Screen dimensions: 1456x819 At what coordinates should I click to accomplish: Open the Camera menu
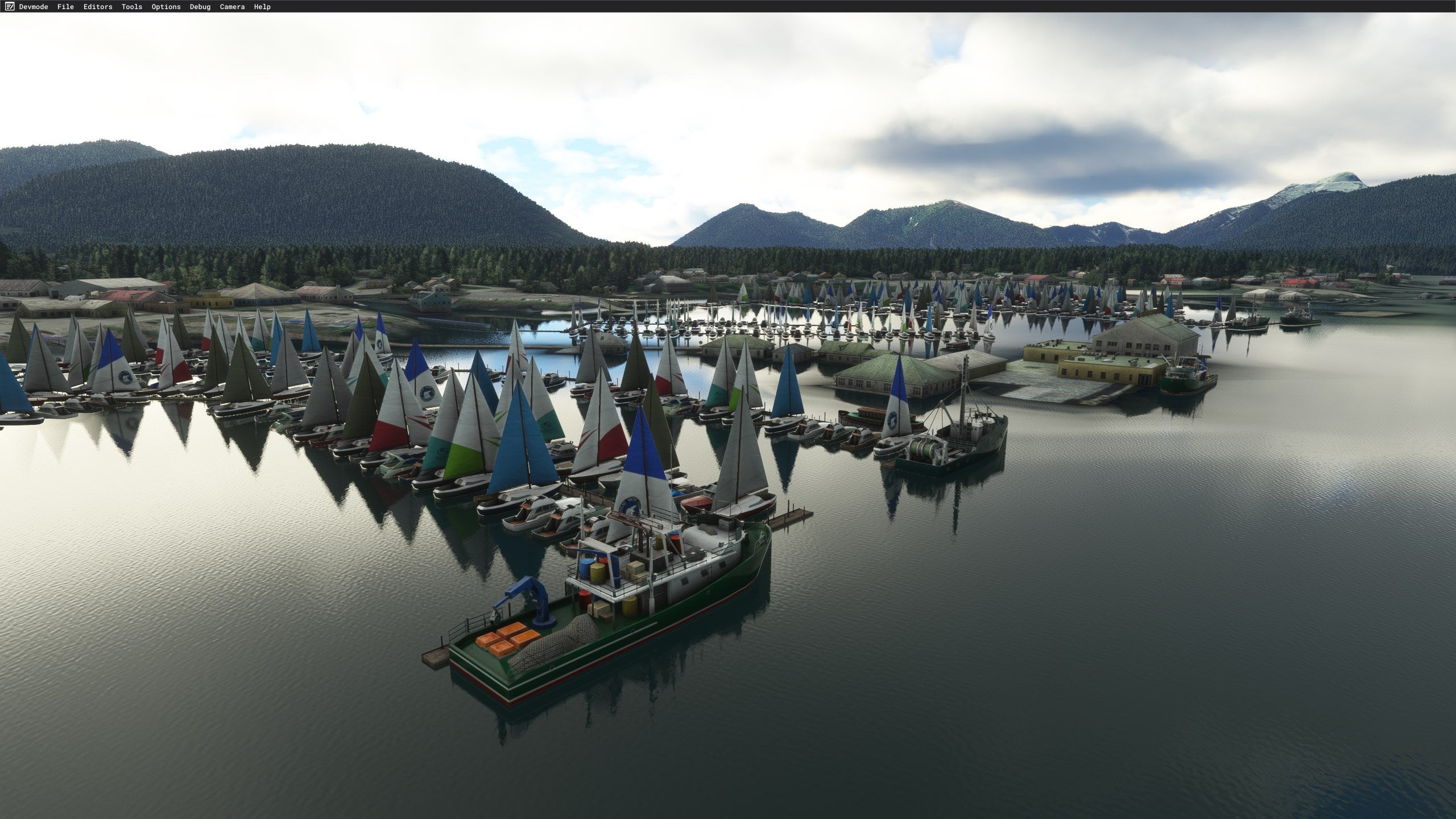232,7
